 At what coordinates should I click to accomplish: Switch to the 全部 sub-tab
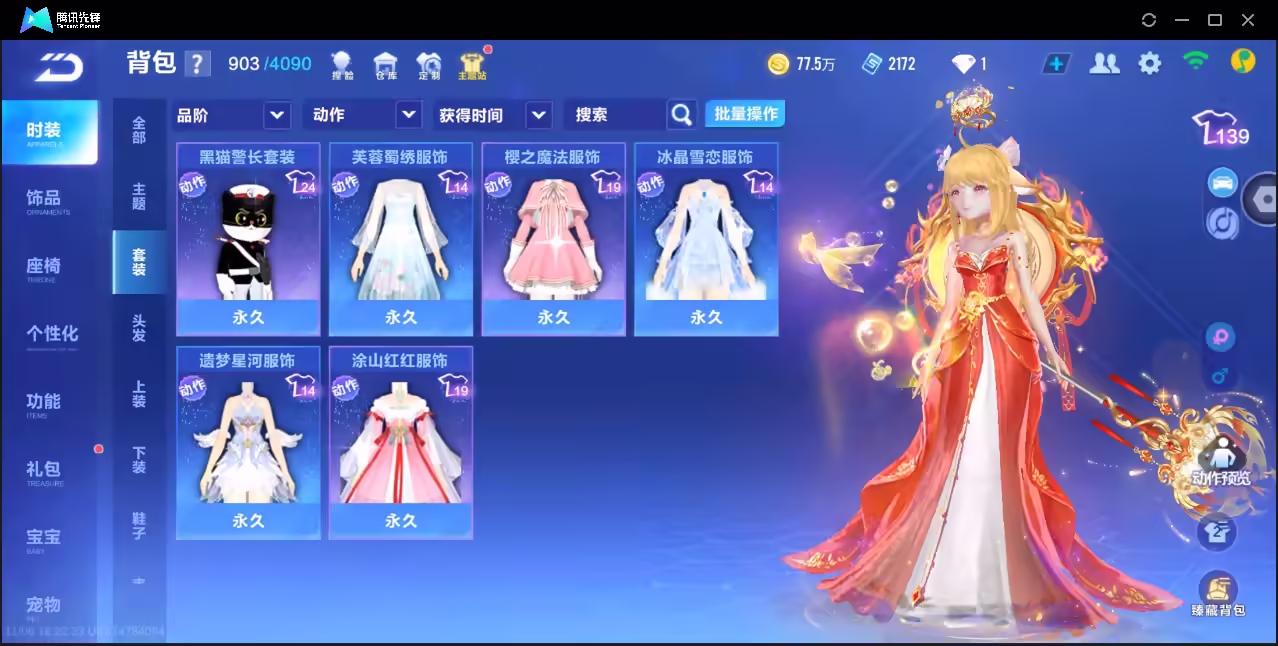139,130
